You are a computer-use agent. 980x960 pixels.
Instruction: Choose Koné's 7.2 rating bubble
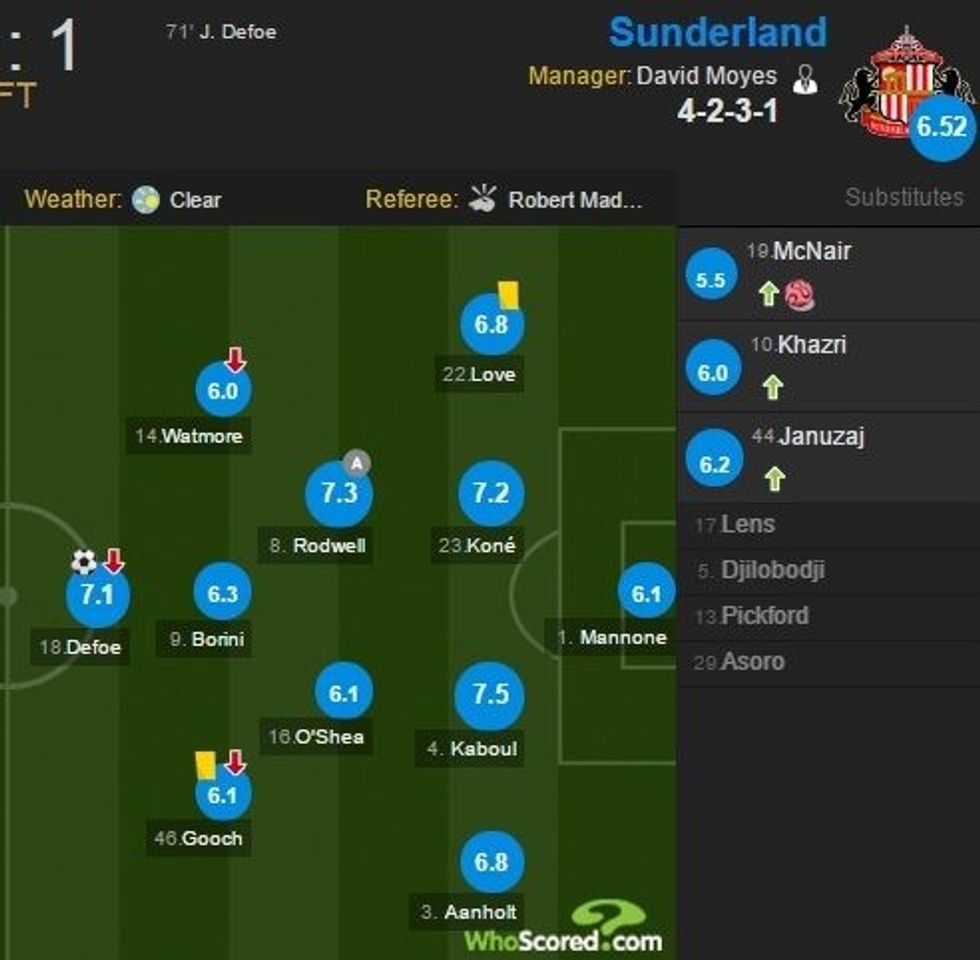click(x=491, y=494)
